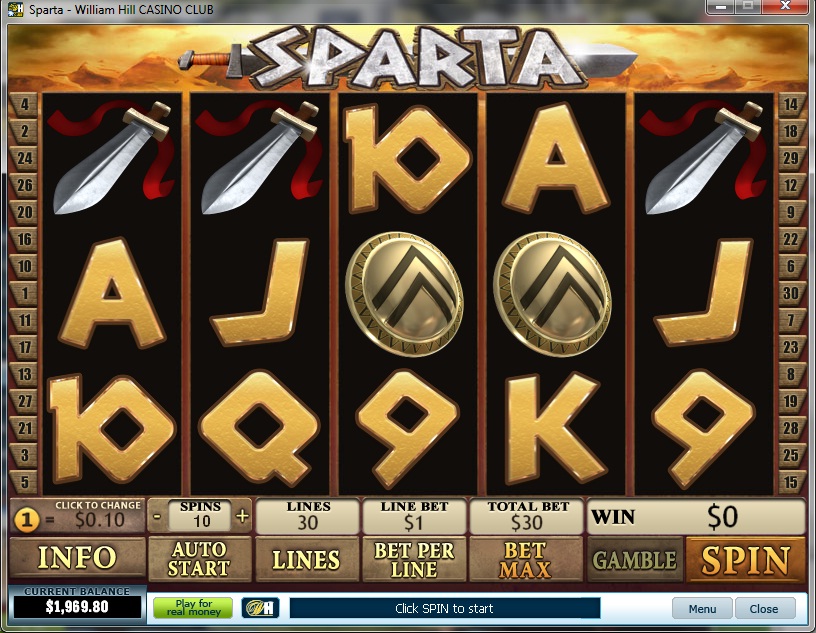Decrease auto spins with the minus button
Viewport: 816px width, 633px height.
coord(157,517)
